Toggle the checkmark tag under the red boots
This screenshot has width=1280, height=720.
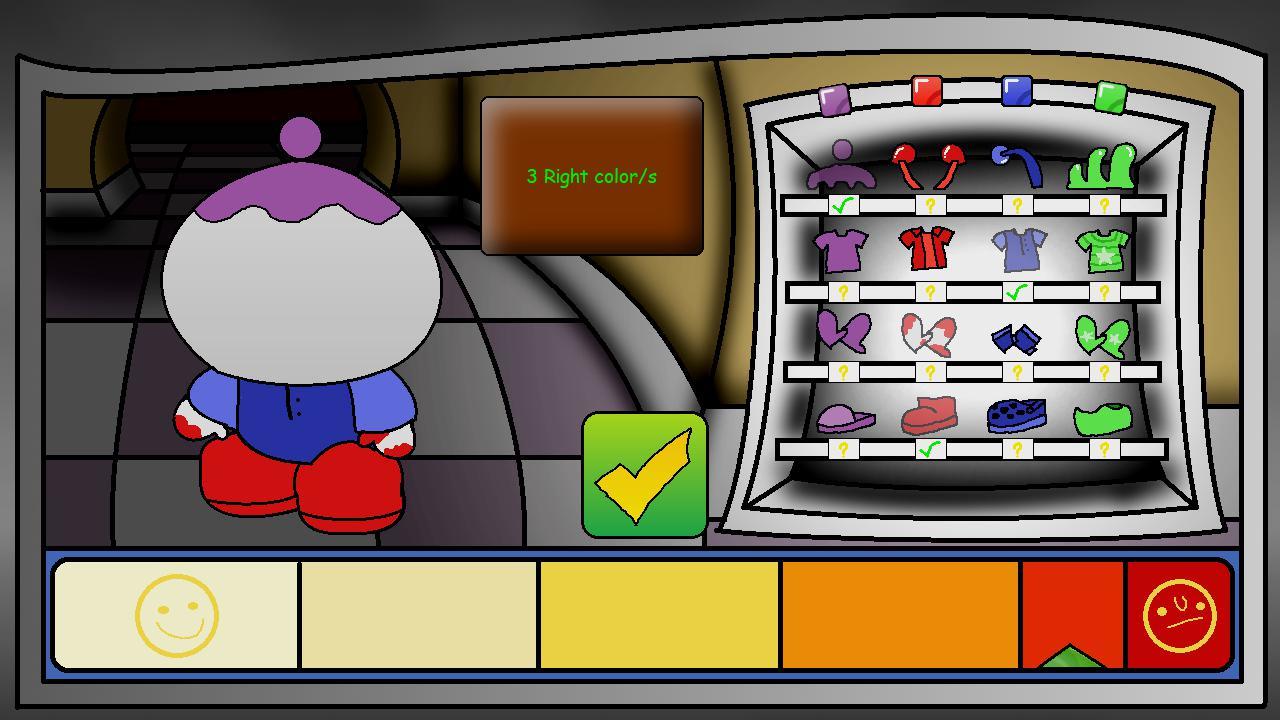coord(930,449)
